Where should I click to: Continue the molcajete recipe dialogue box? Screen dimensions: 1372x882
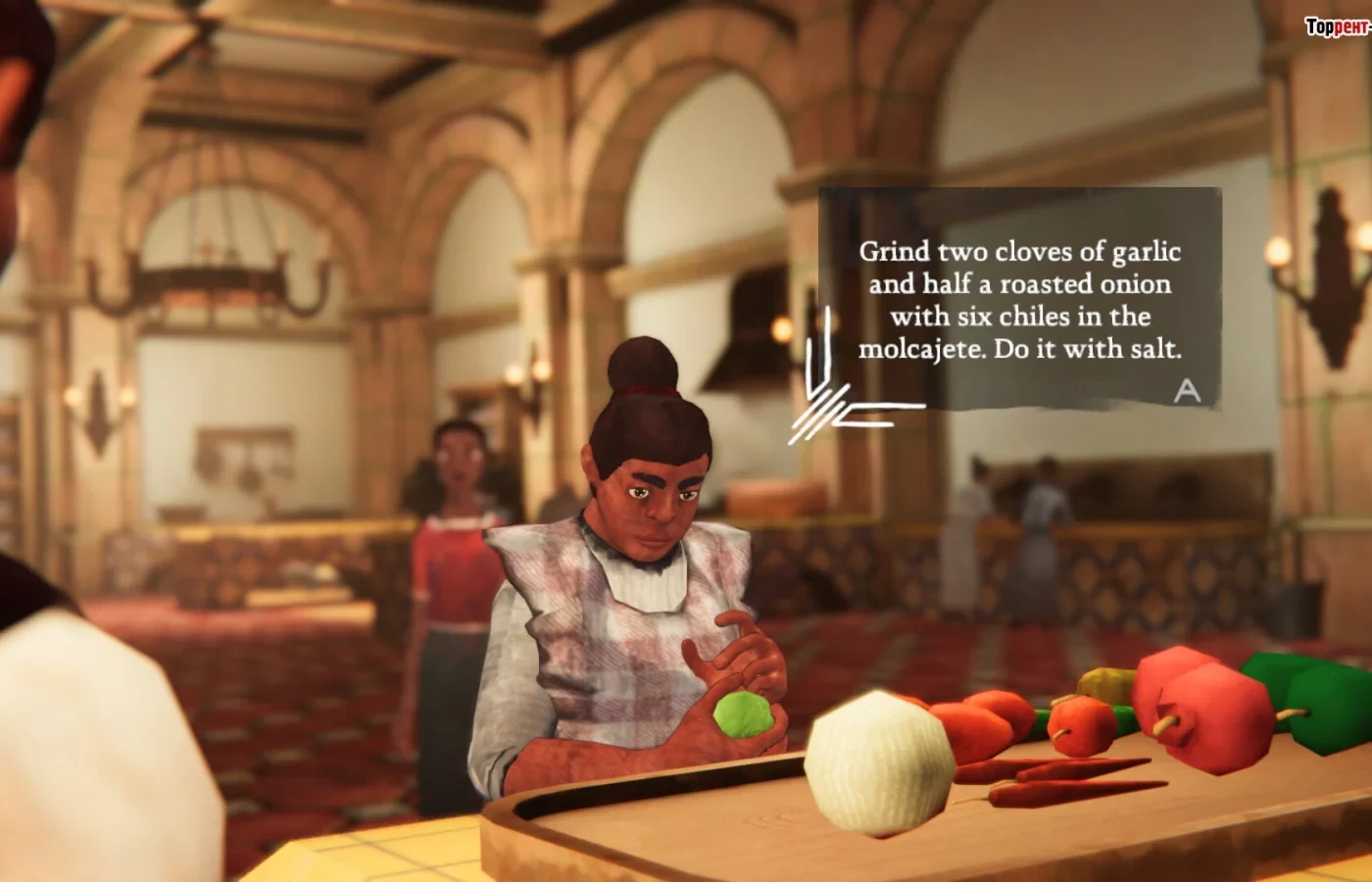[1187, 391]
